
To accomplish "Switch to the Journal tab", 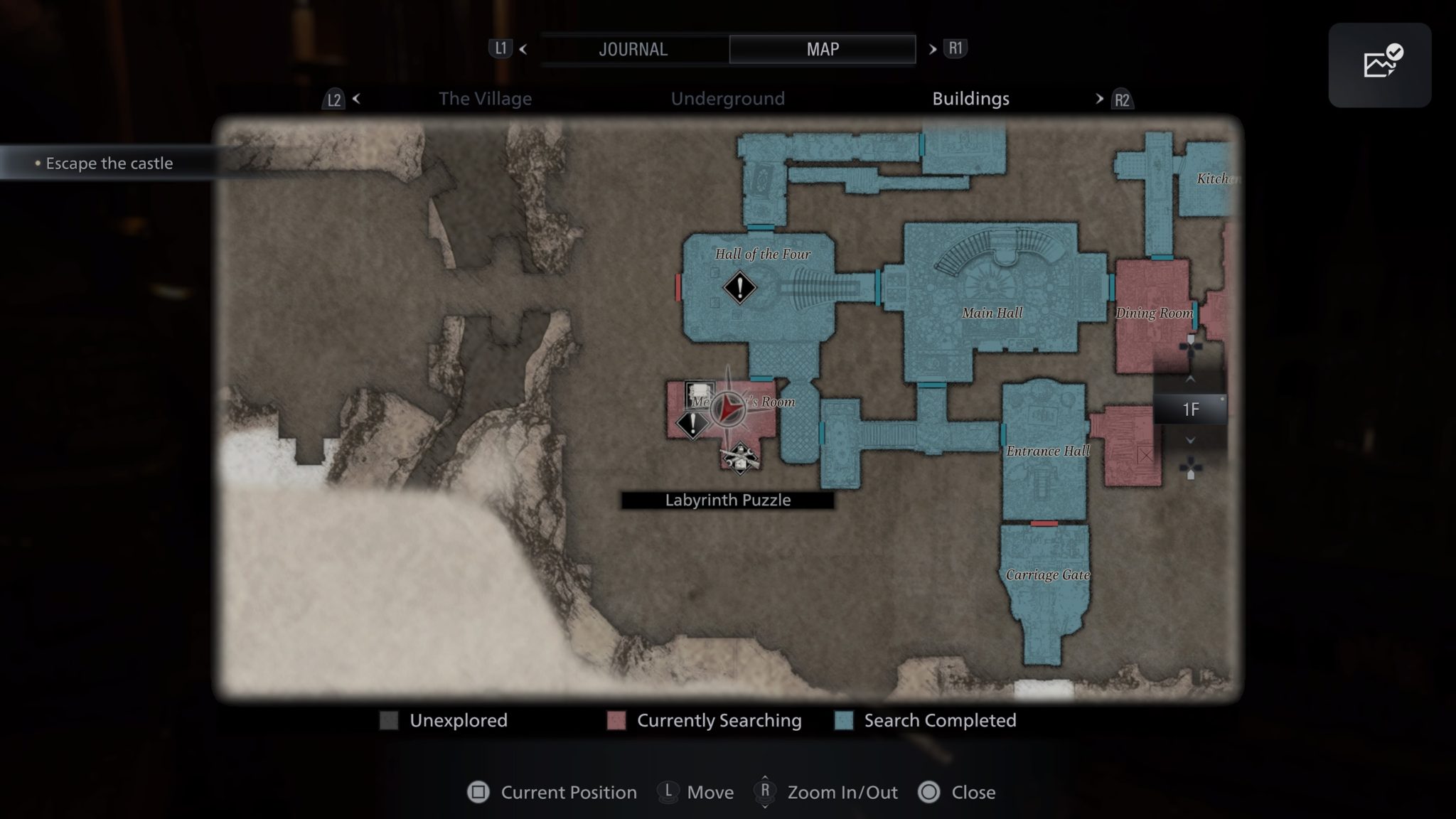I will tap(633, 48).
